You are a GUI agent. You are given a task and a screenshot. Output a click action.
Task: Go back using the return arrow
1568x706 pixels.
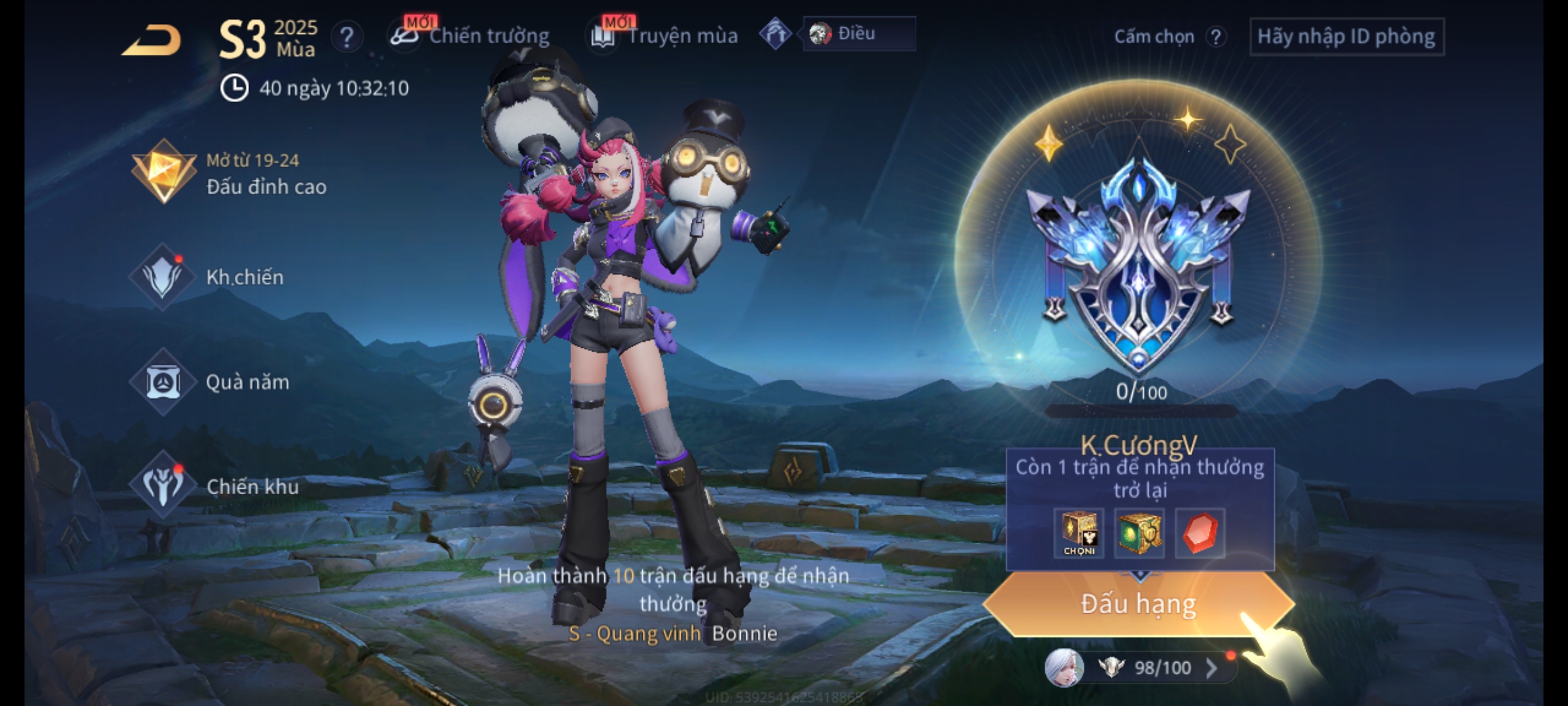153,41
